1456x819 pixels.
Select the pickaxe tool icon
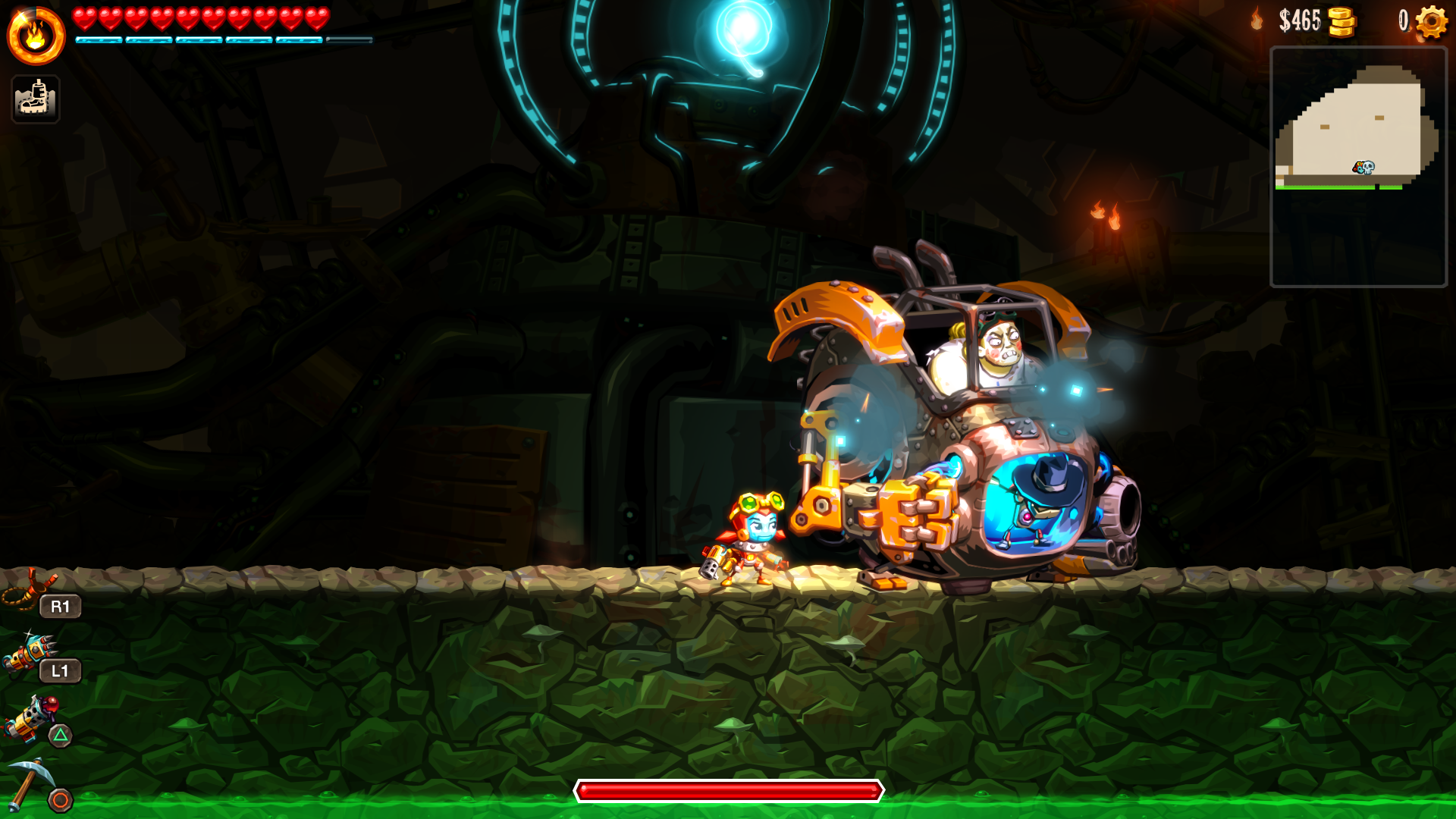click(x=30, y=781)
